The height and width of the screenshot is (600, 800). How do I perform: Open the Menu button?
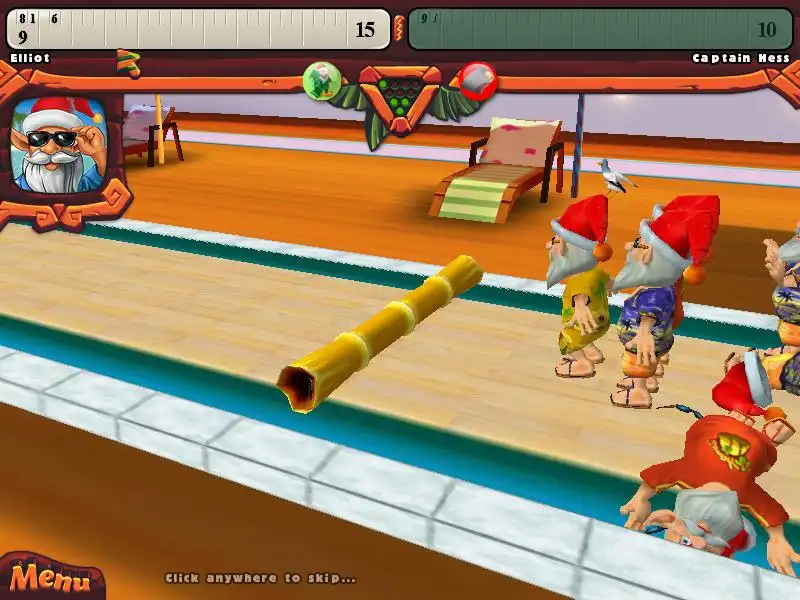[44, 578]
